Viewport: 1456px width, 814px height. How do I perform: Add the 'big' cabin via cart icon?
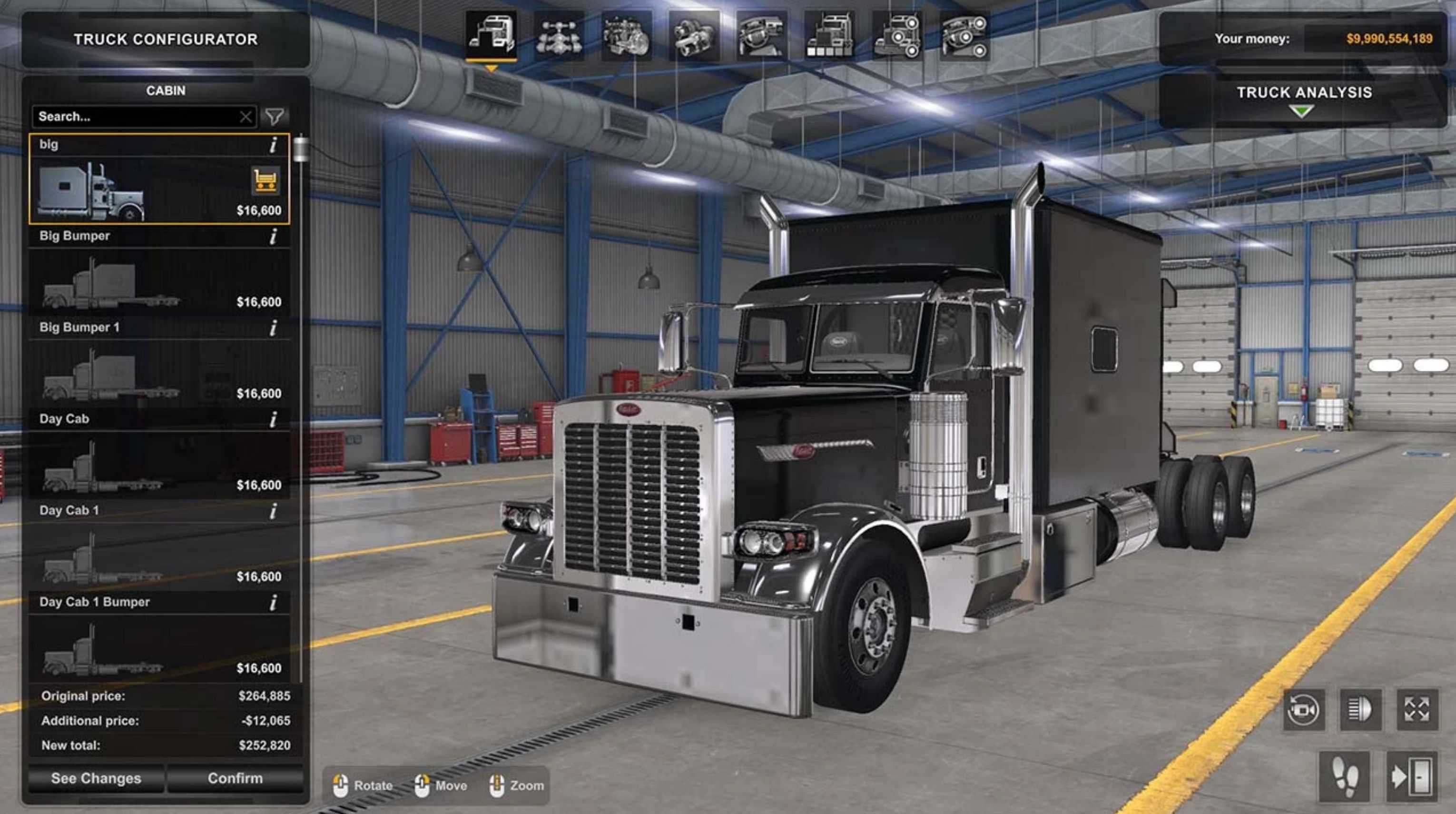265,180
